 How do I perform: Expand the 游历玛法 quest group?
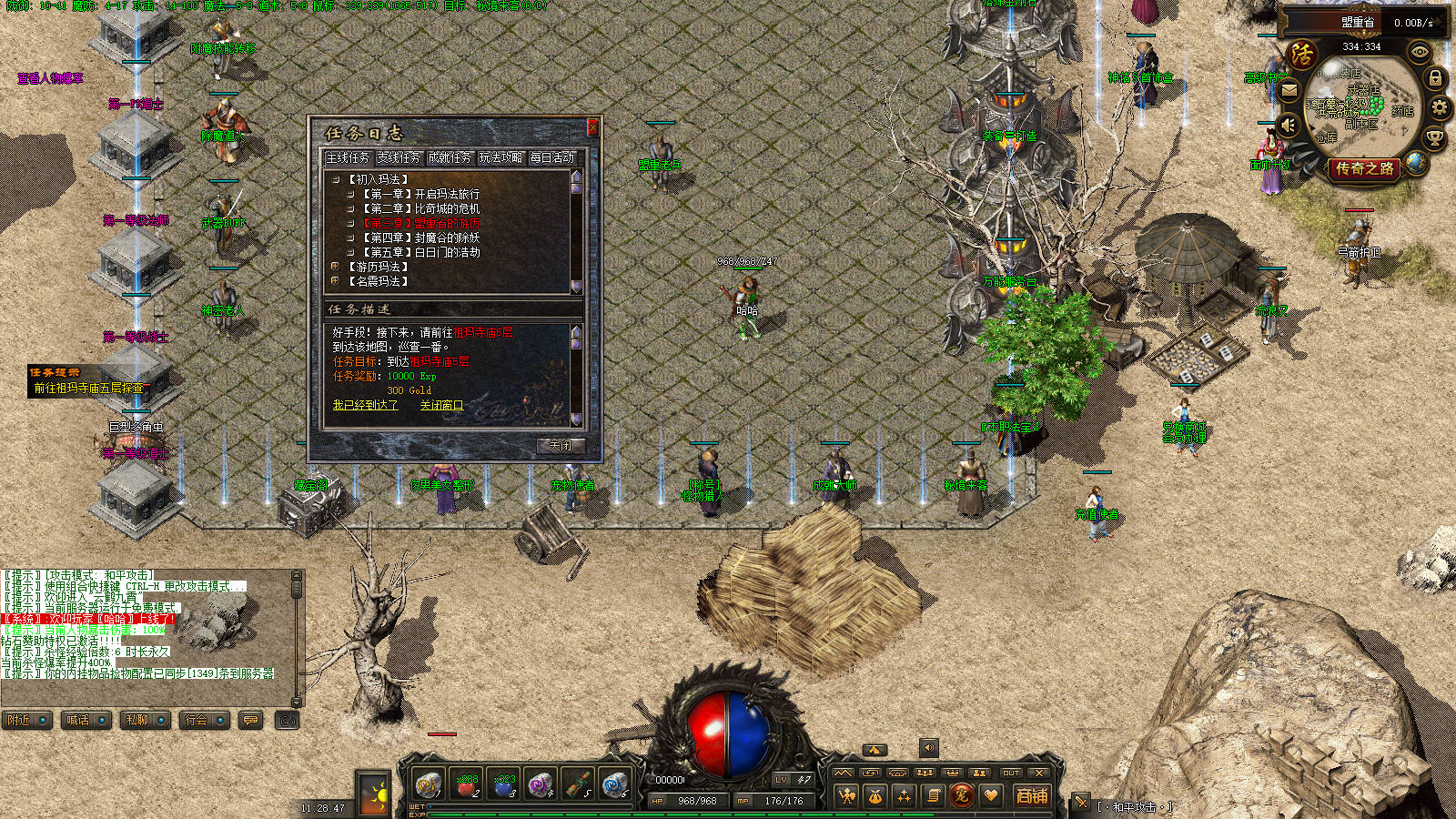(336, 267)
